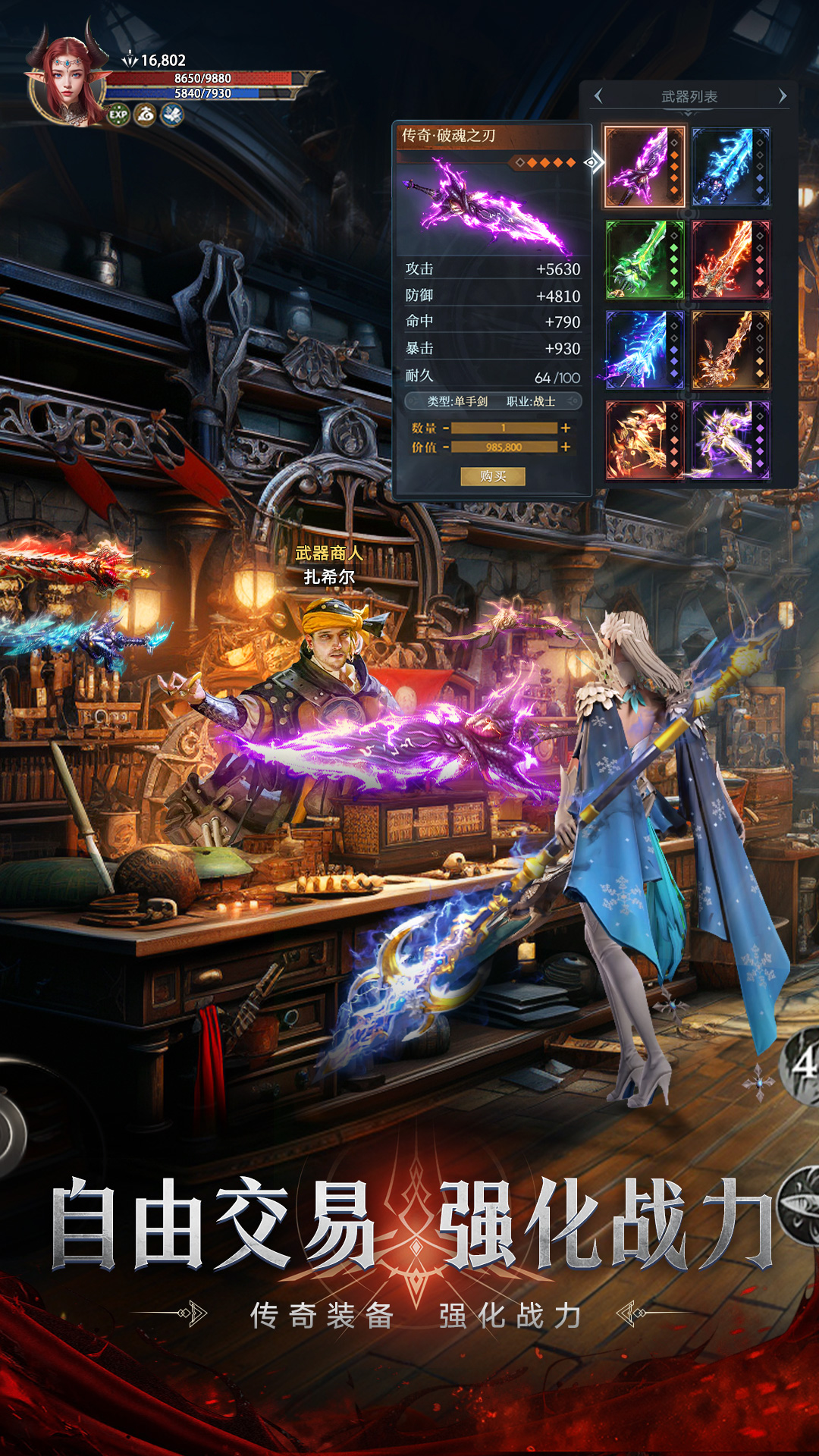Go to previous weapon list page

coord(599,96)
